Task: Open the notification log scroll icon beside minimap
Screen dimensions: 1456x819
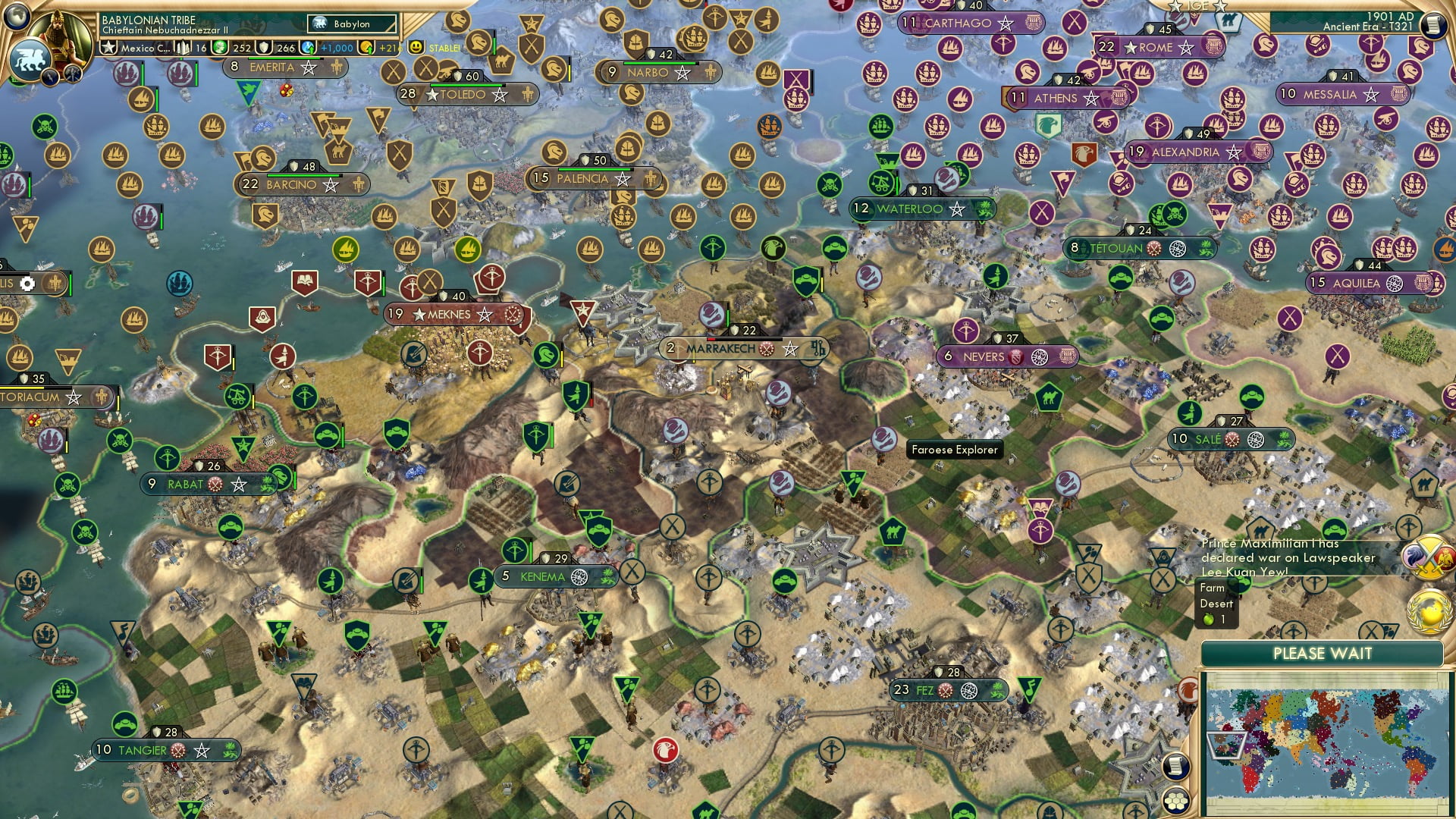Action: coord(1177,766)
